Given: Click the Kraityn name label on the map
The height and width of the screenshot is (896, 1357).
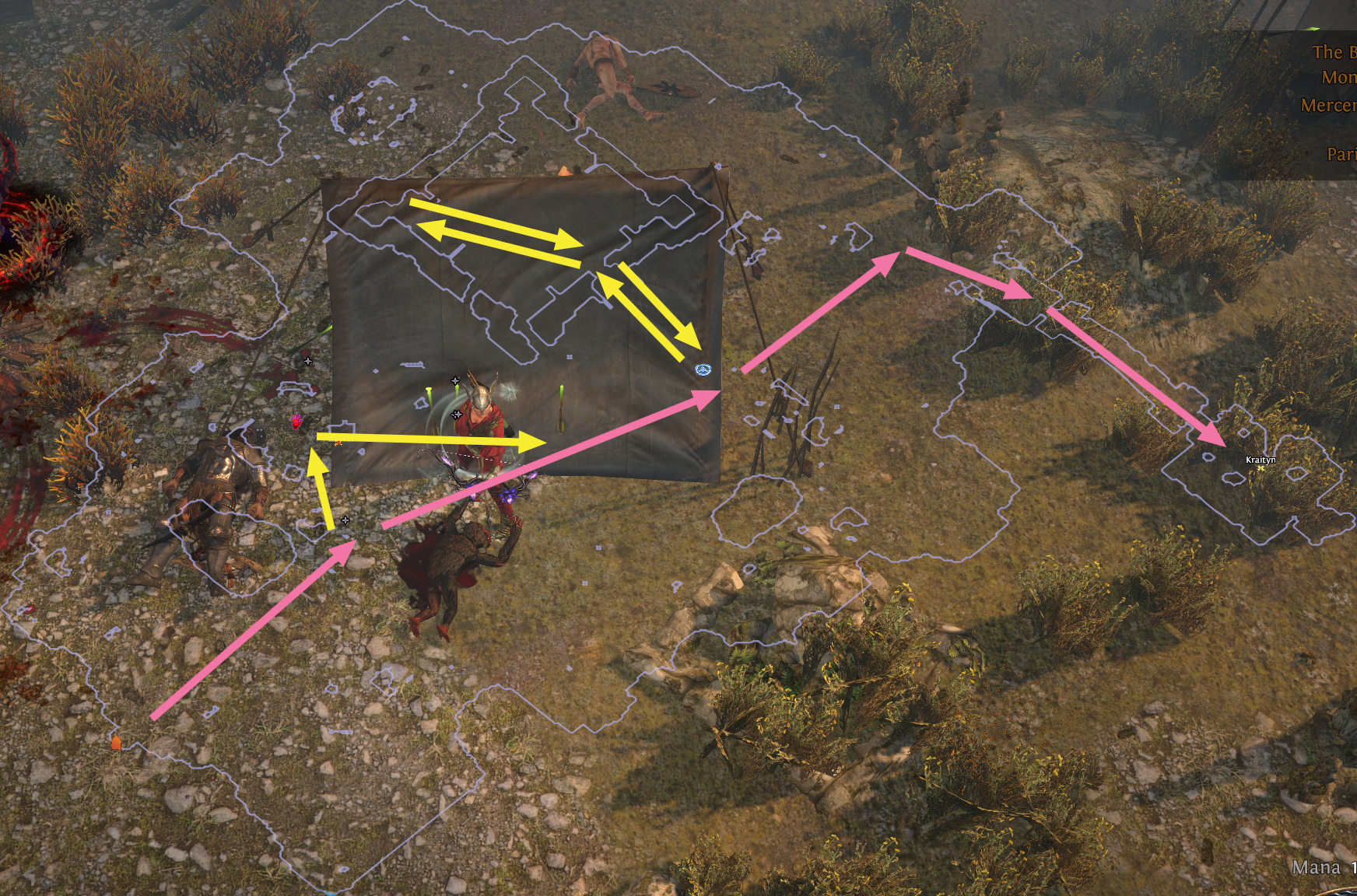Looking at the screenshot, I should pyautogui.click(x=1261, y=460).
